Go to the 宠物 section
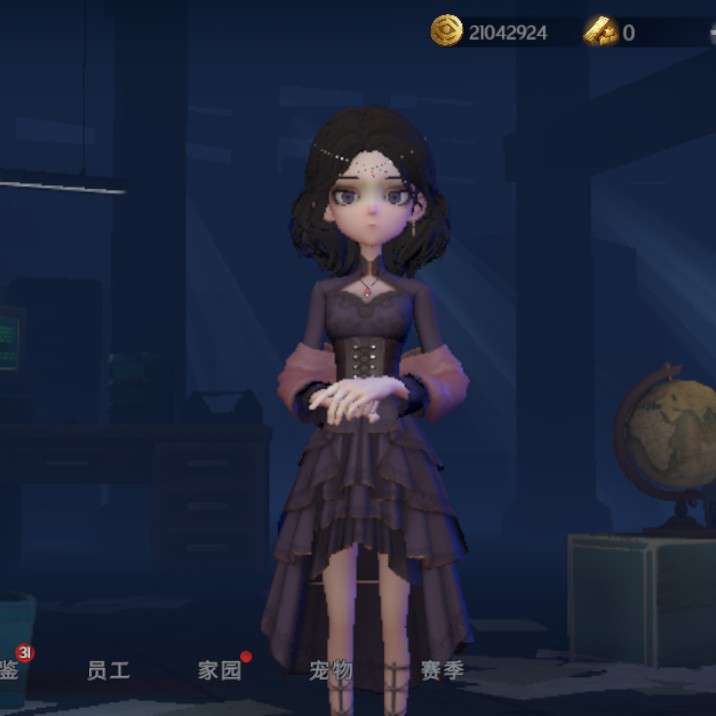Screen dimensions: 716x716 (331, 670)
